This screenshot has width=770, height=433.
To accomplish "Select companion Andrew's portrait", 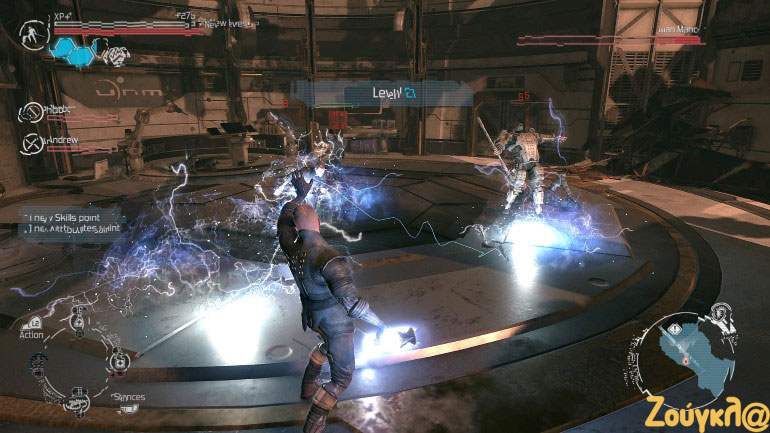I will (32, 143).
